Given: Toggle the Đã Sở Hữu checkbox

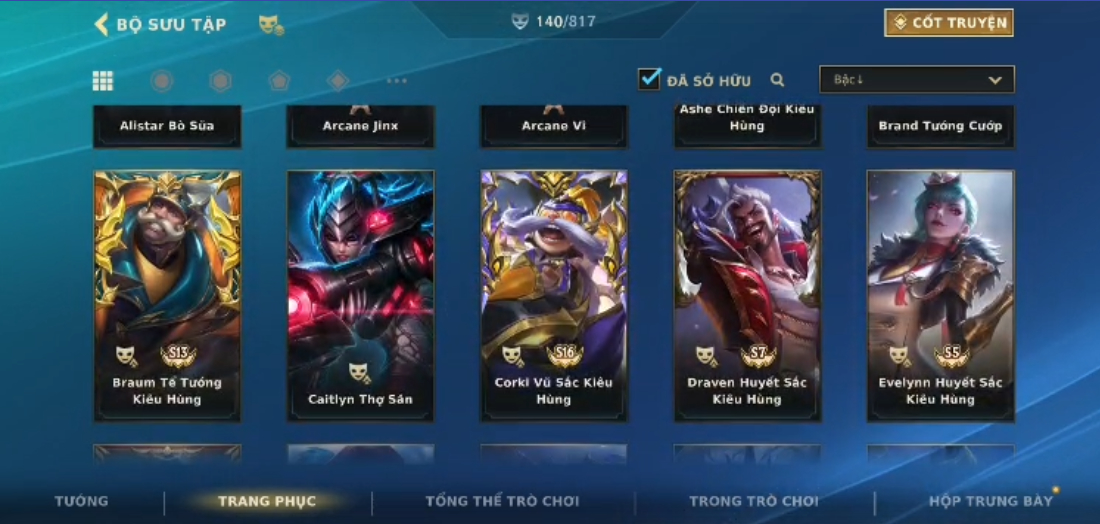Looking at the screenshot, I should (650, 80).
